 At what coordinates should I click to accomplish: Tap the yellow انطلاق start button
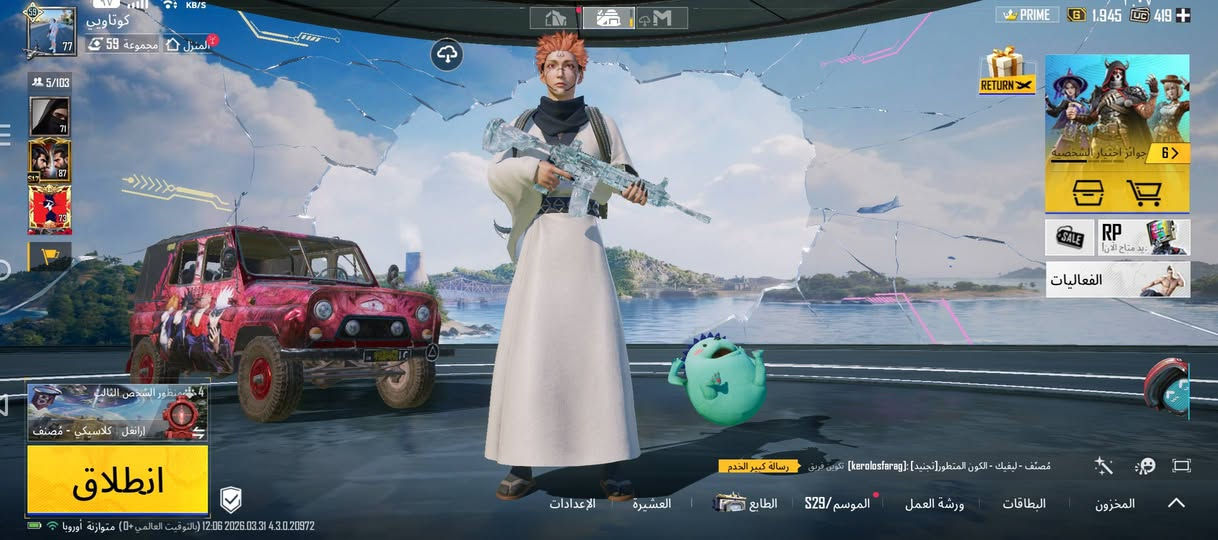point(117,480)
